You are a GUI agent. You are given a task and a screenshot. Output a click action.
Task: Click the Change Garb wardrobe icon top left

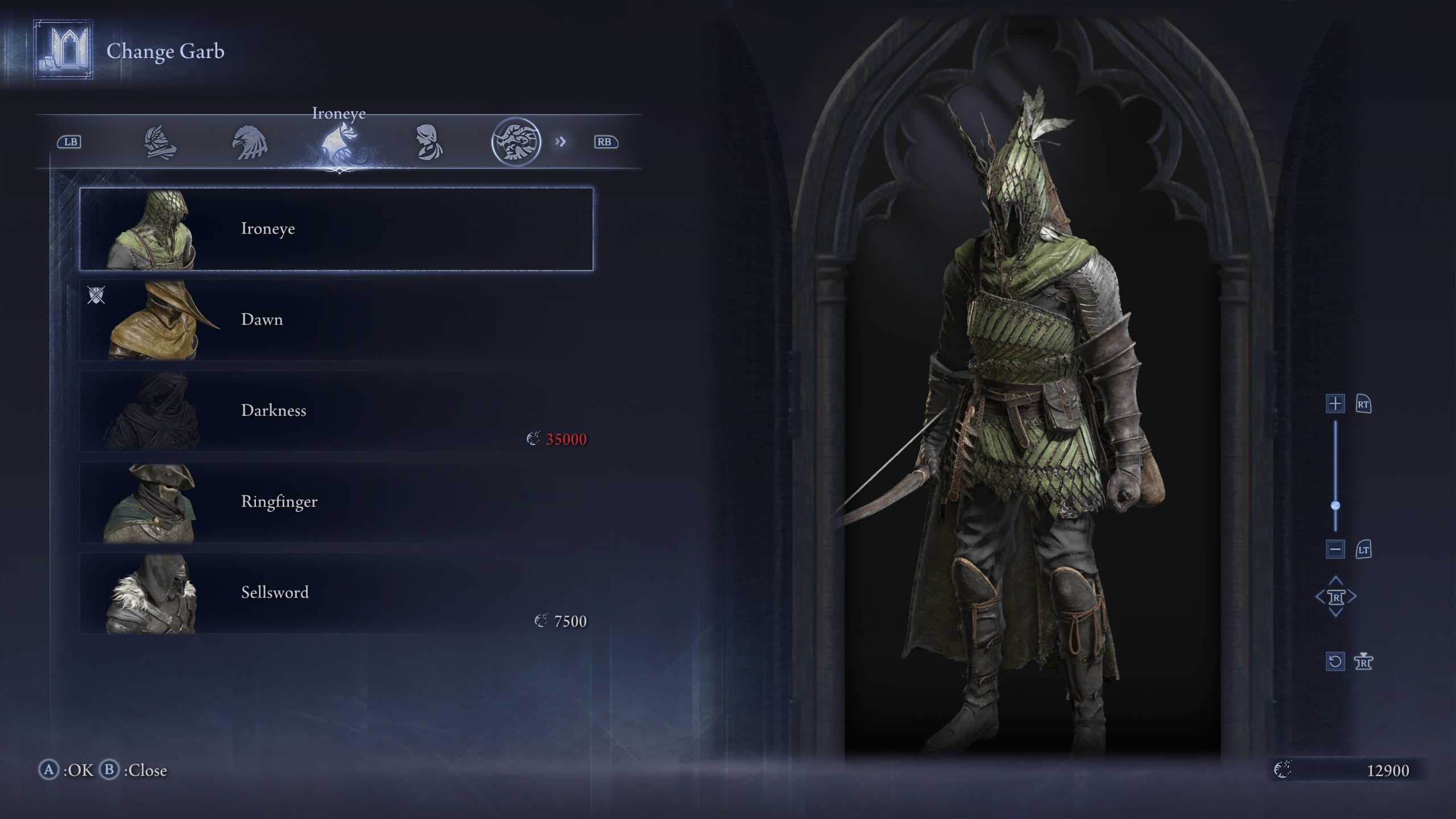tap(63, 51)
